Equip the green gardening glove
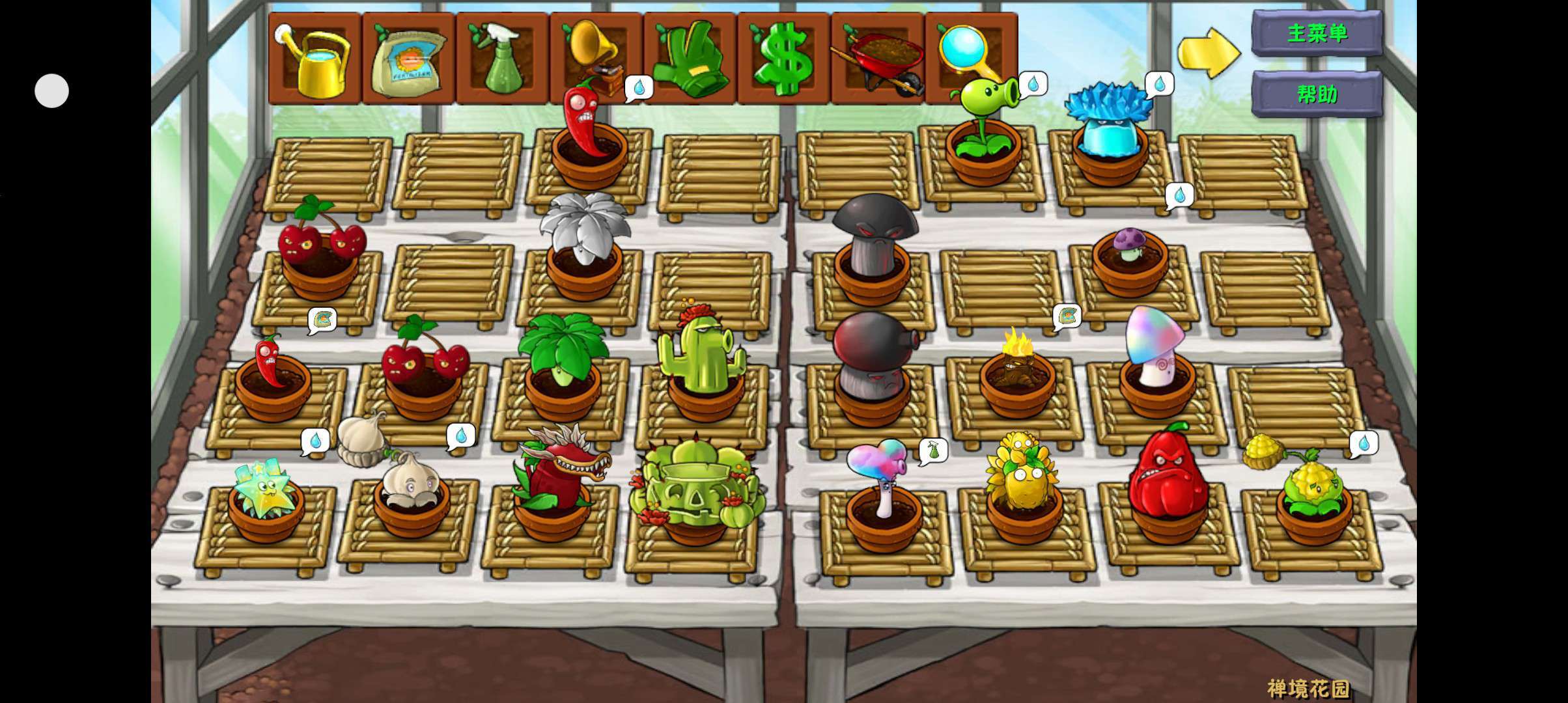 (x=690, y=59)
